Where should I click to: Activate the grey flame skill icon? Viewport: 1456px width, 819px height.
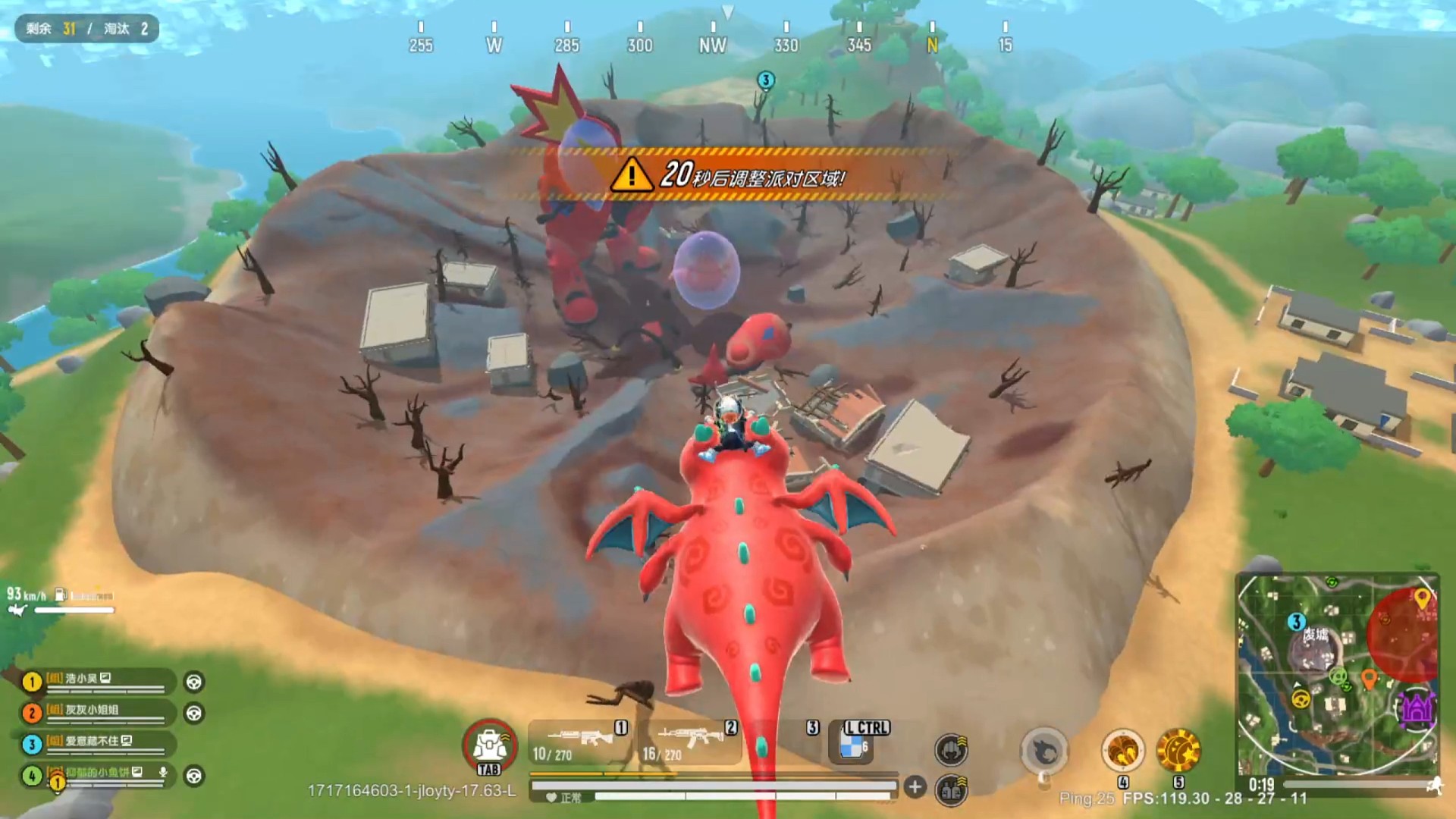tap(1044, 751)
